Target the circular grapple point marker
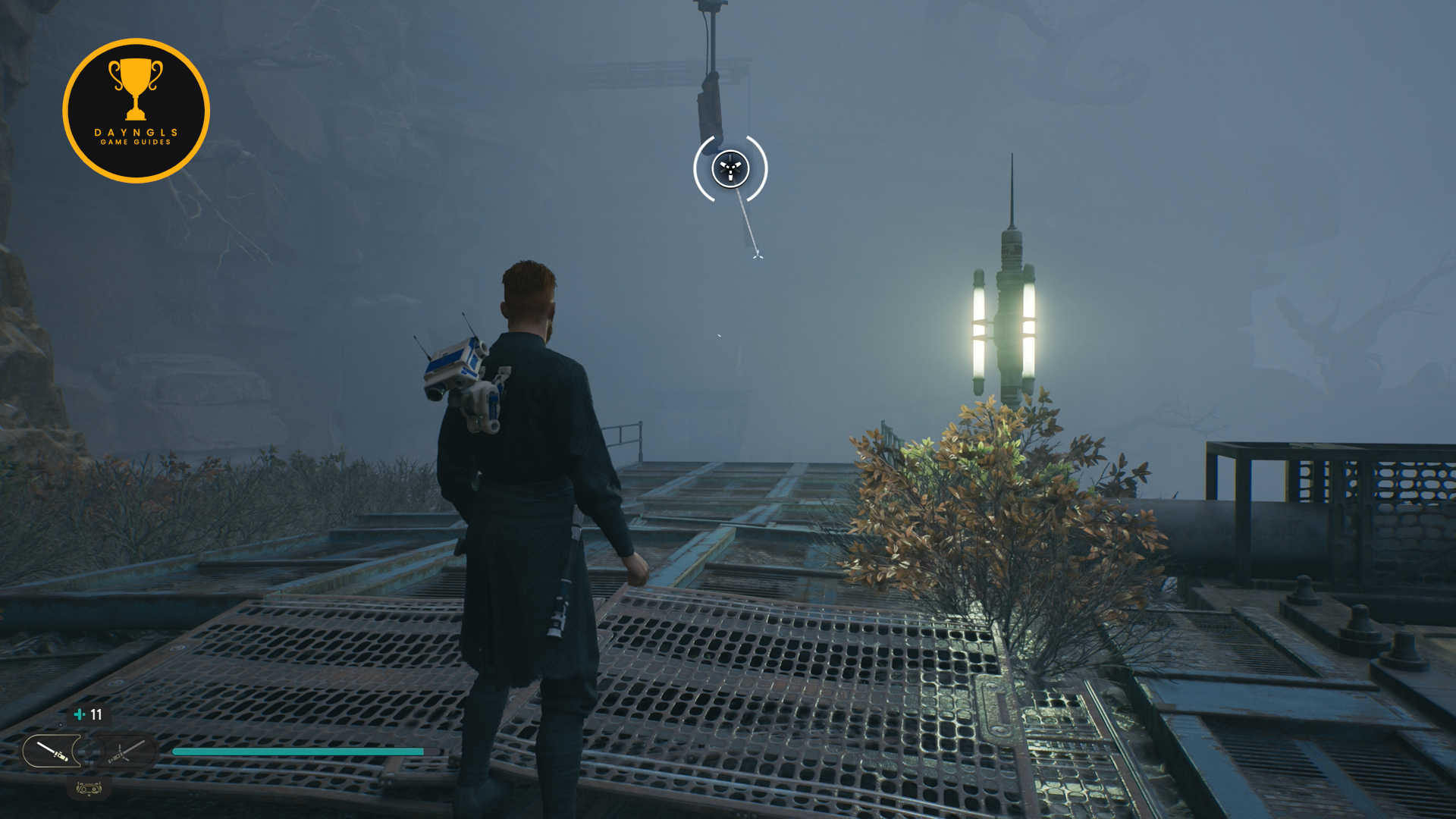The width and height of the screenshot is (1456, 819). (730, 168)
